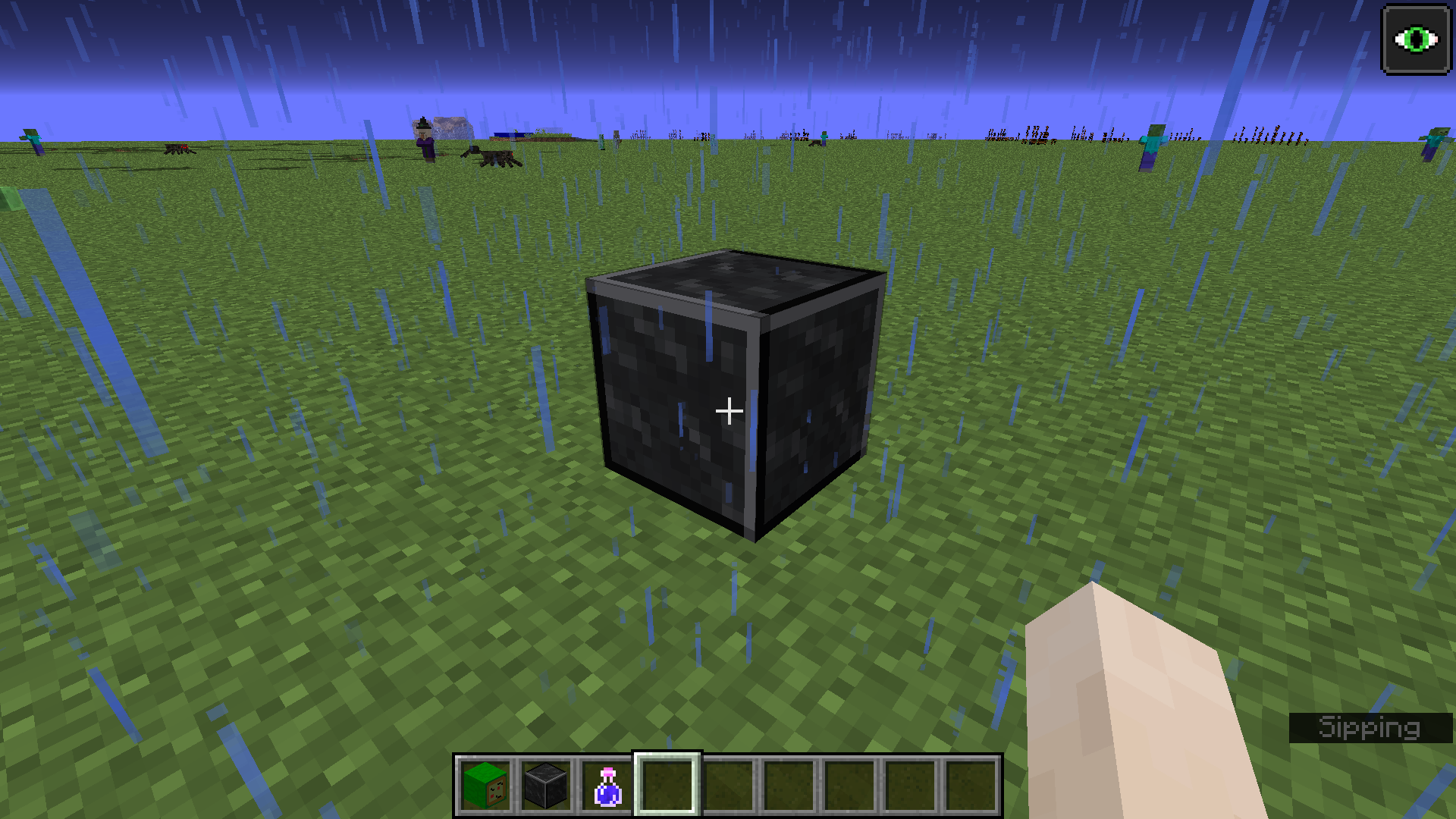The height and width of the screenshot is (819, 1456).
Task: Click the Sipping status label
Action: pyautogui.click(x=1370, y=726)
